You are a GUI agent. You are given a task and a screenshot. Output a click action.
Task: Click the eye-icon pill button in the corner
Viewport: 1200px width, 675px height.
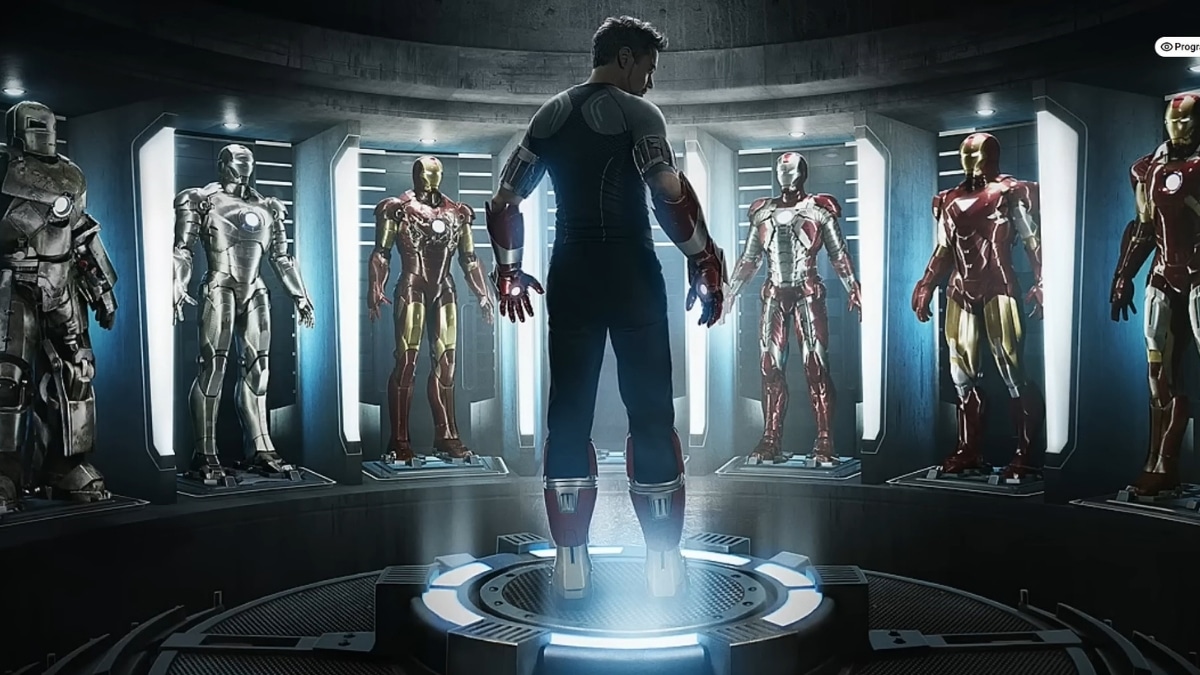click(1179, 47)
